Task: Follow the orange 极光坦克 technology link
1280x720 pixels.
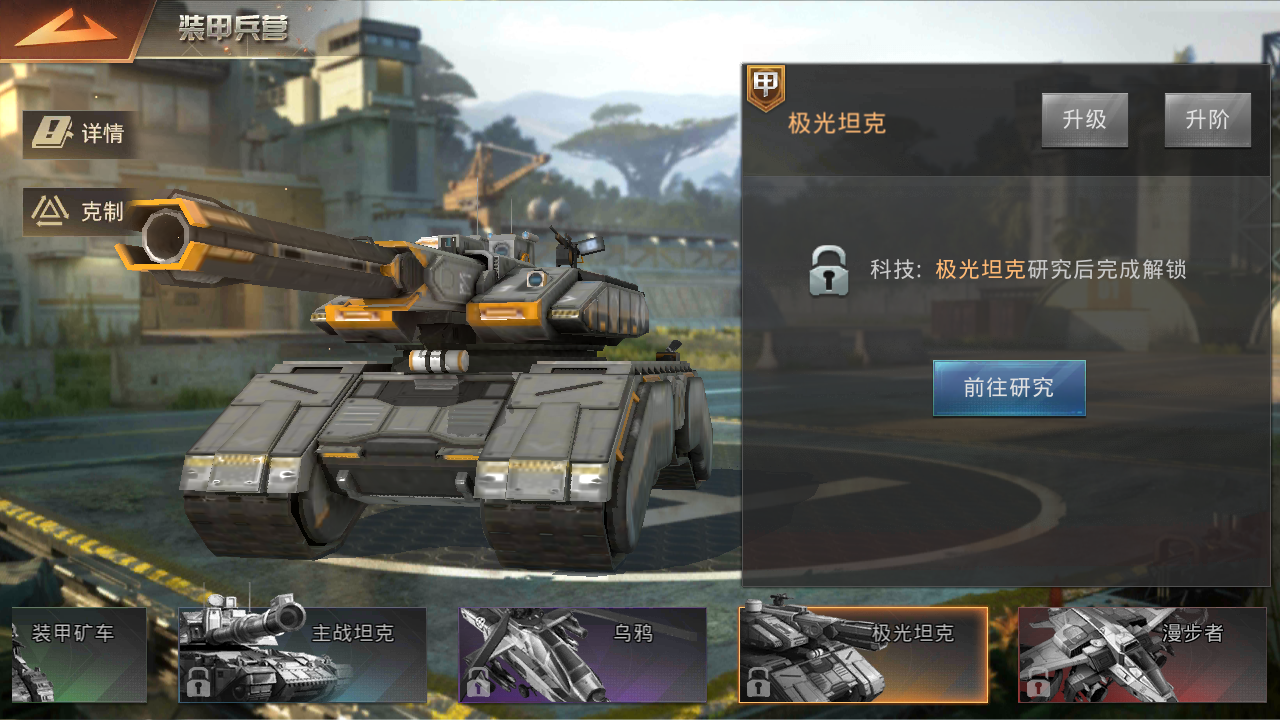Action: pos(980,269)
